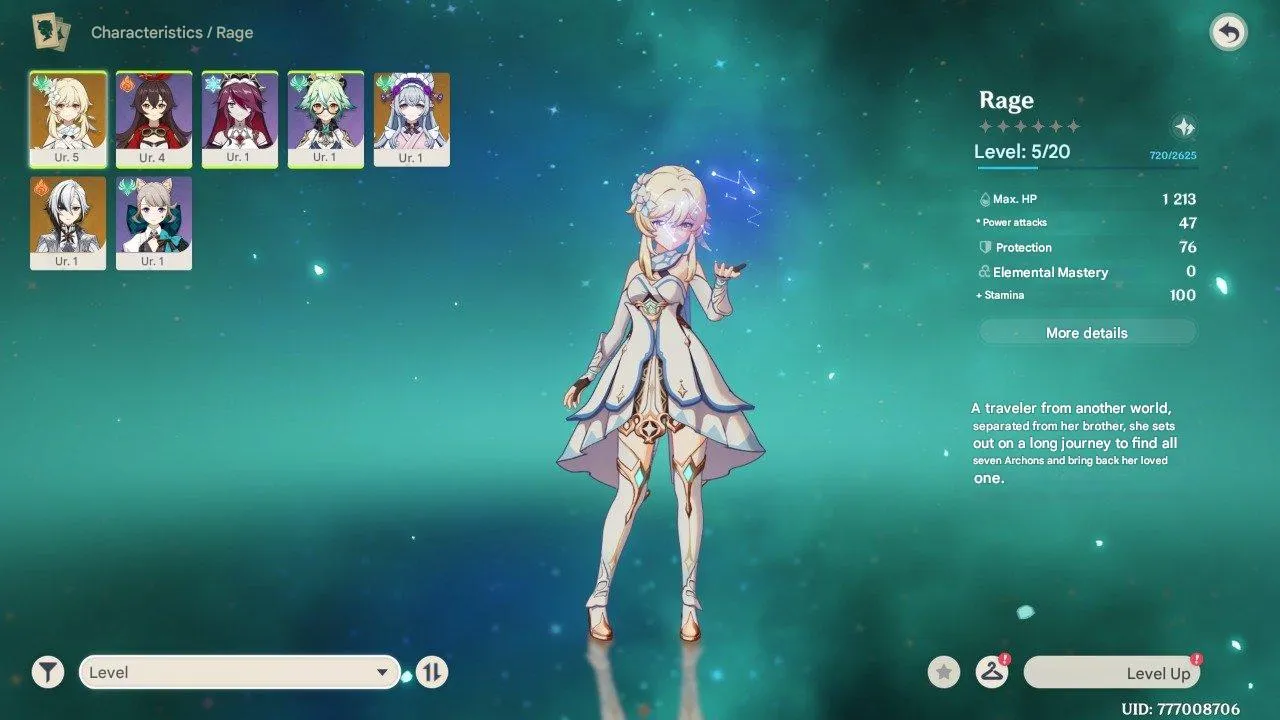Screen dimensions: 1280x720
Task: Open the filter options icon
Action: (x=46, y=671)
